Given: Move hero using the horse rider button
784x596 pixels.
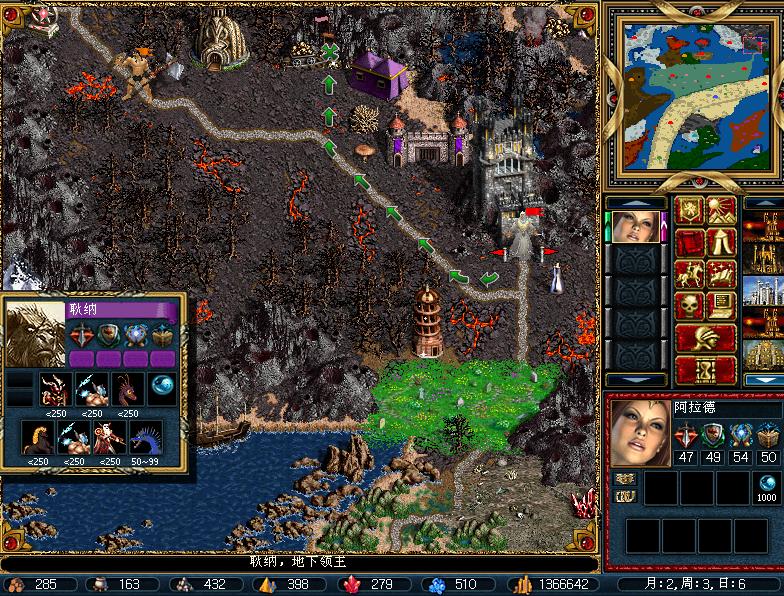Looking at the screenshot, I should click(690, 274).
